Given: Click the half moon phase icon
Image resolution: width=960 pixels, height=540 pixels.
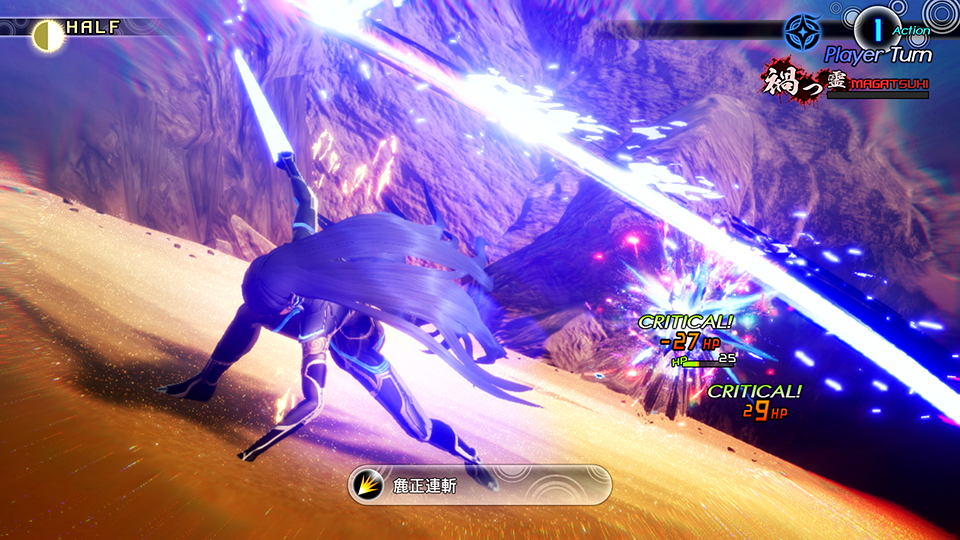Looking at the screenshot, I should pos(45,35).
